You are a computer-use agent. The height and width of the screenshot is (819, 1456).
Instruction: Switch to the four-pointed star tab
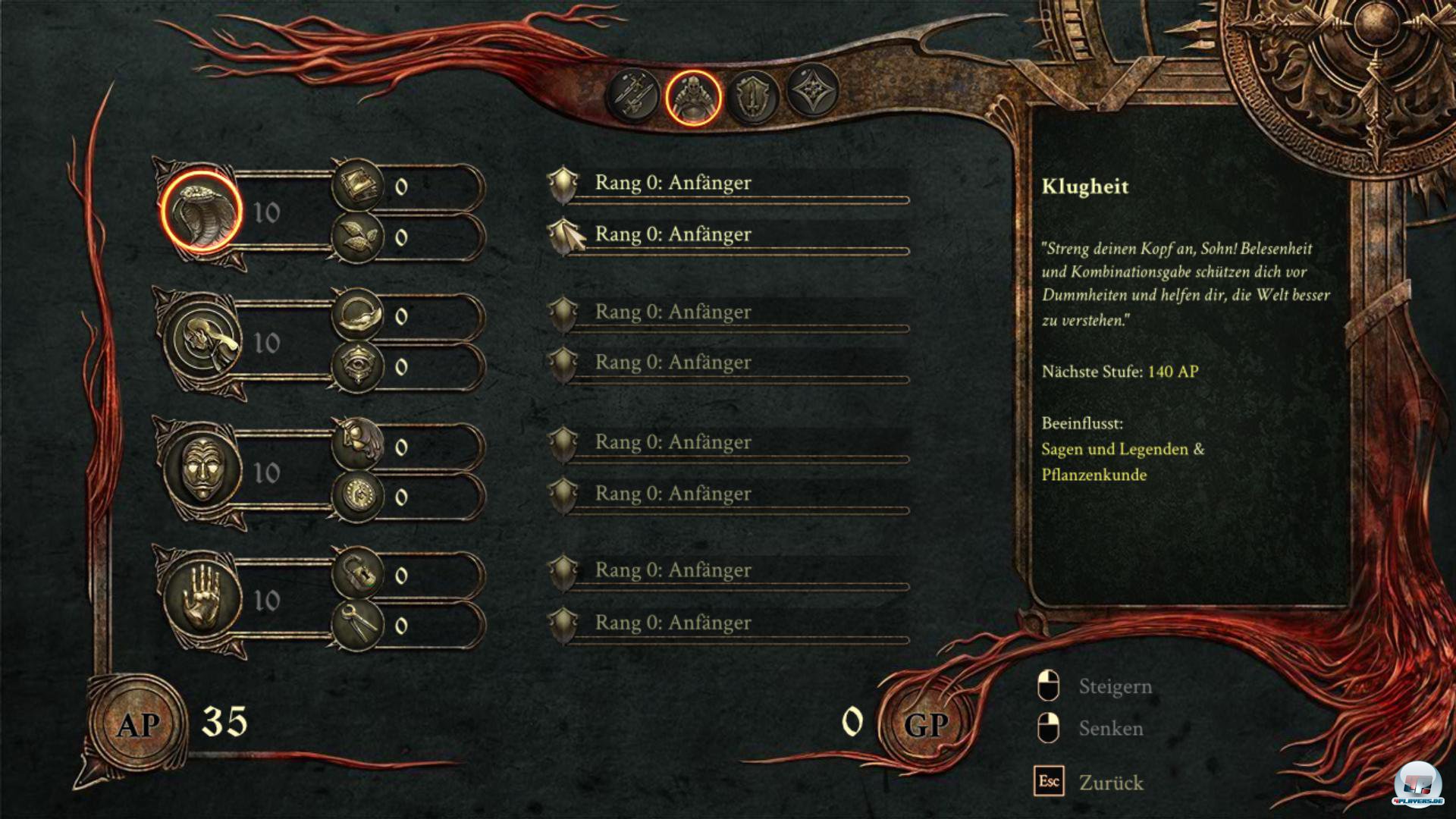tap(813, 91)
